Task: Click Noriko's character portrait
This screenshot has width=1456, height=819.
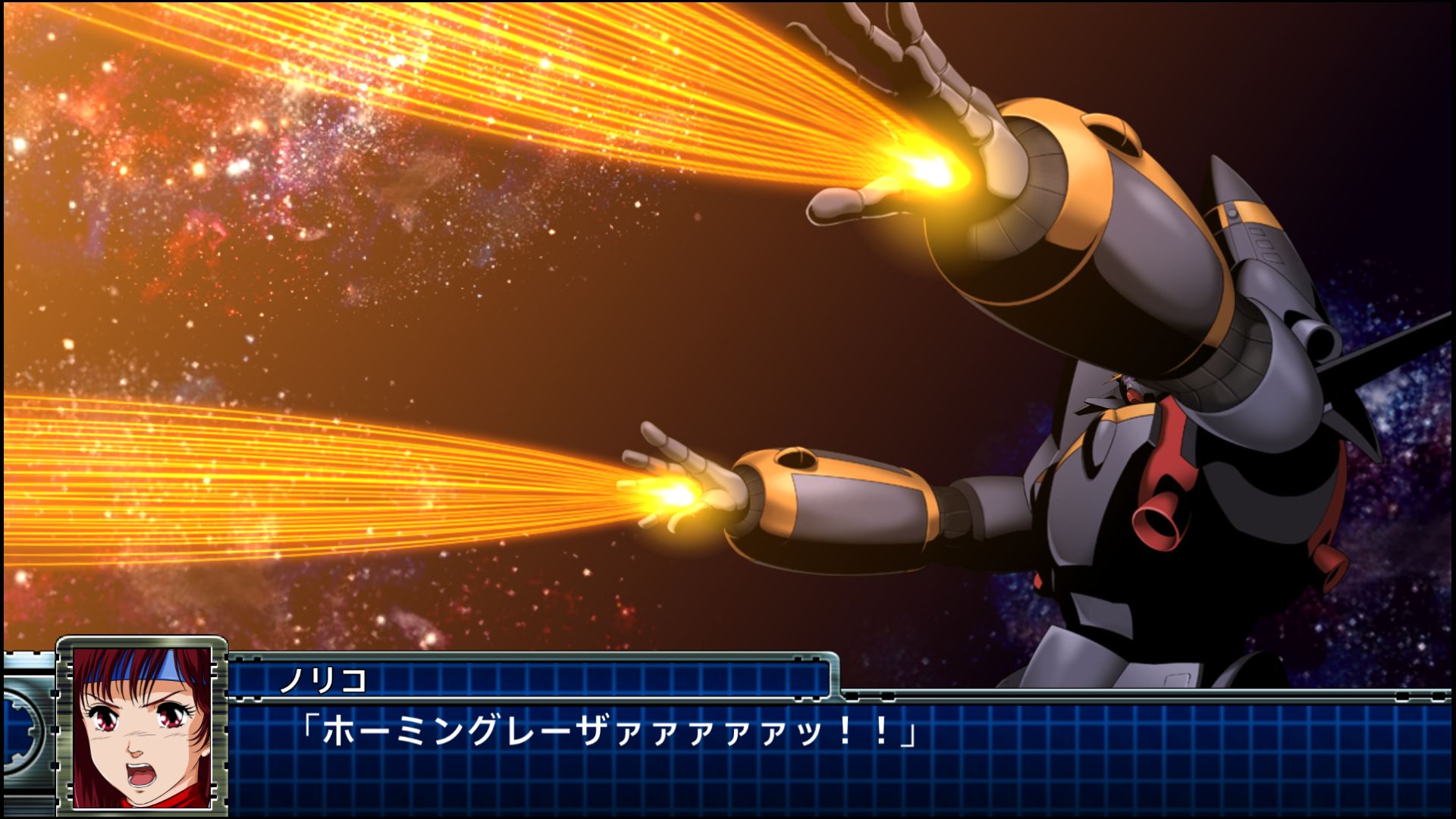Action: pos(142,726)
